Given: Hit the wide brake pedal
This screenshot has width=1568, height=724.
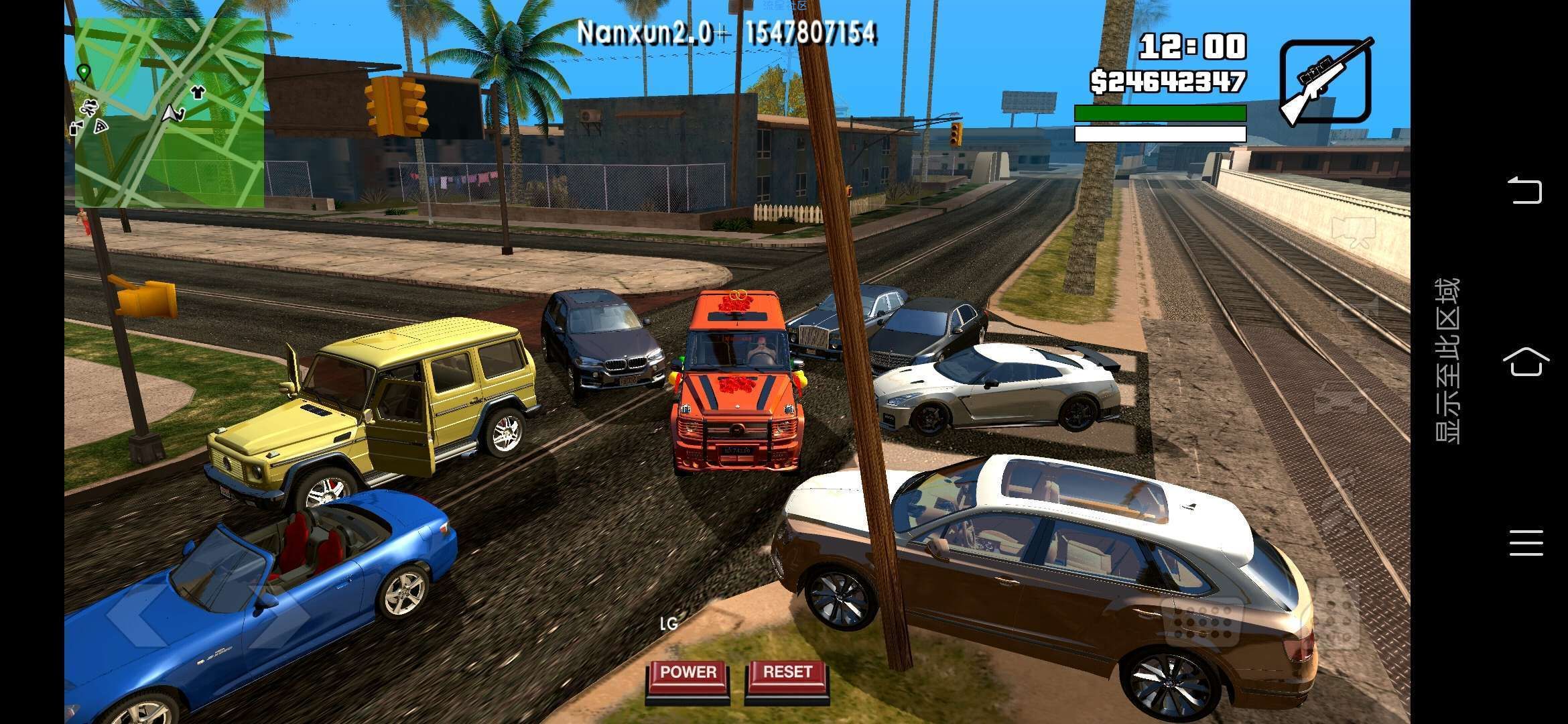Looking at the screenshot, I should (1203, 620).
